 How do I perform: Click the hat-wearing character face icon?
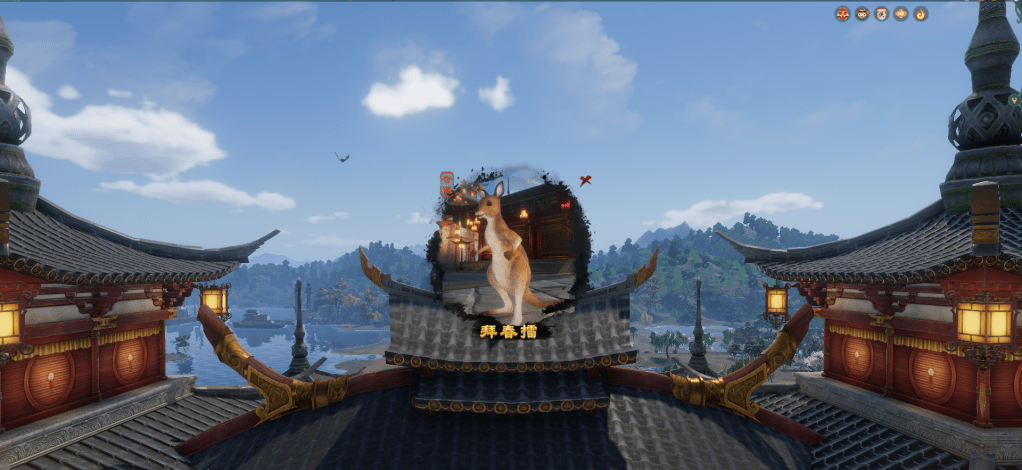pyautogui.click(x=861, y=14)
